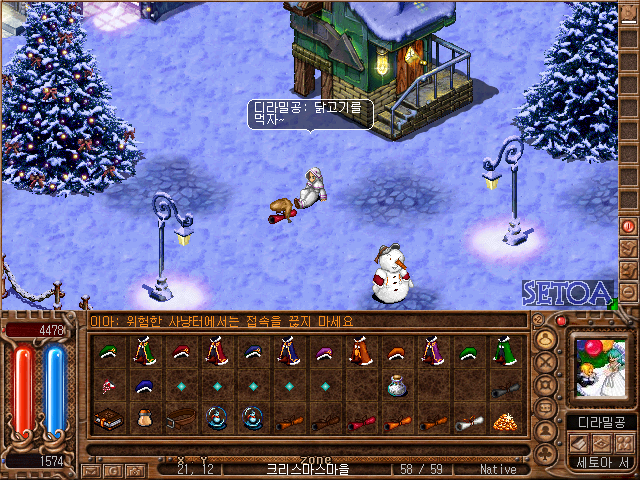Image resolution: width=640 pixels, height=480 pixels.
Task: Open the mail envelope button
Action: [x=91, y=469]
